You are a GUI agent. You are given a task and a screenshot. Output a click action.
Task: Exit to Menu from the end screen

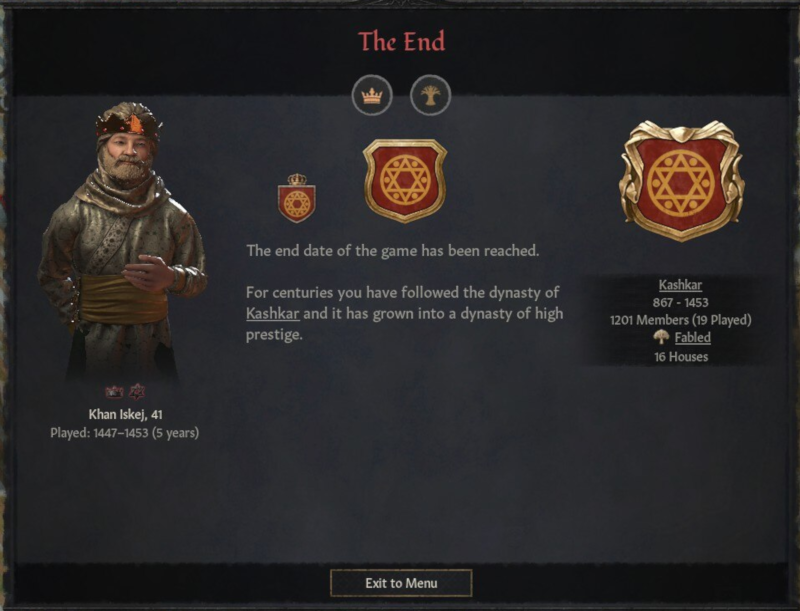coord(401,583)
